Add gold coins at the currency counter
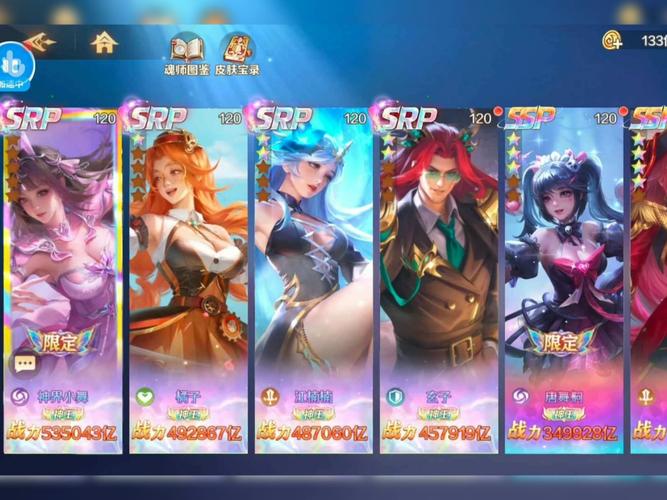 tap(612, 41)
